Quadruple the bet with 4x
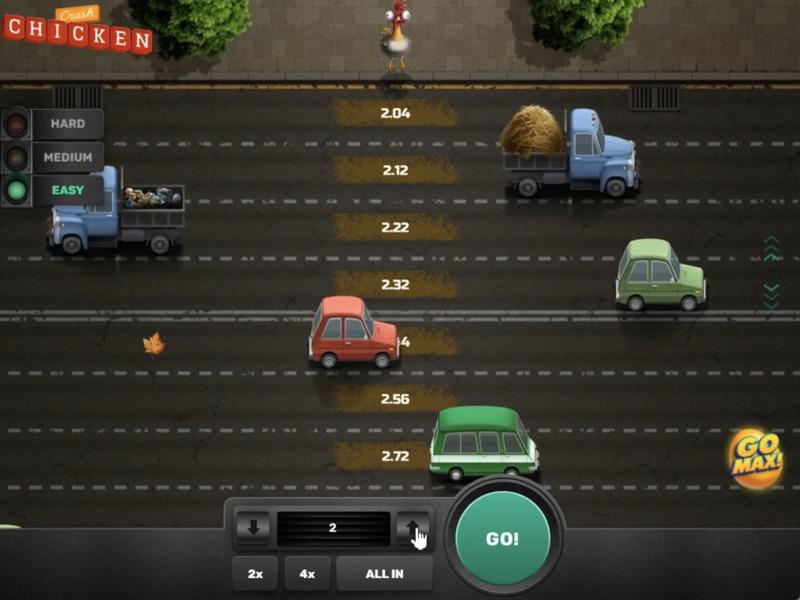The image size is (800, 600). pos(307,574)
